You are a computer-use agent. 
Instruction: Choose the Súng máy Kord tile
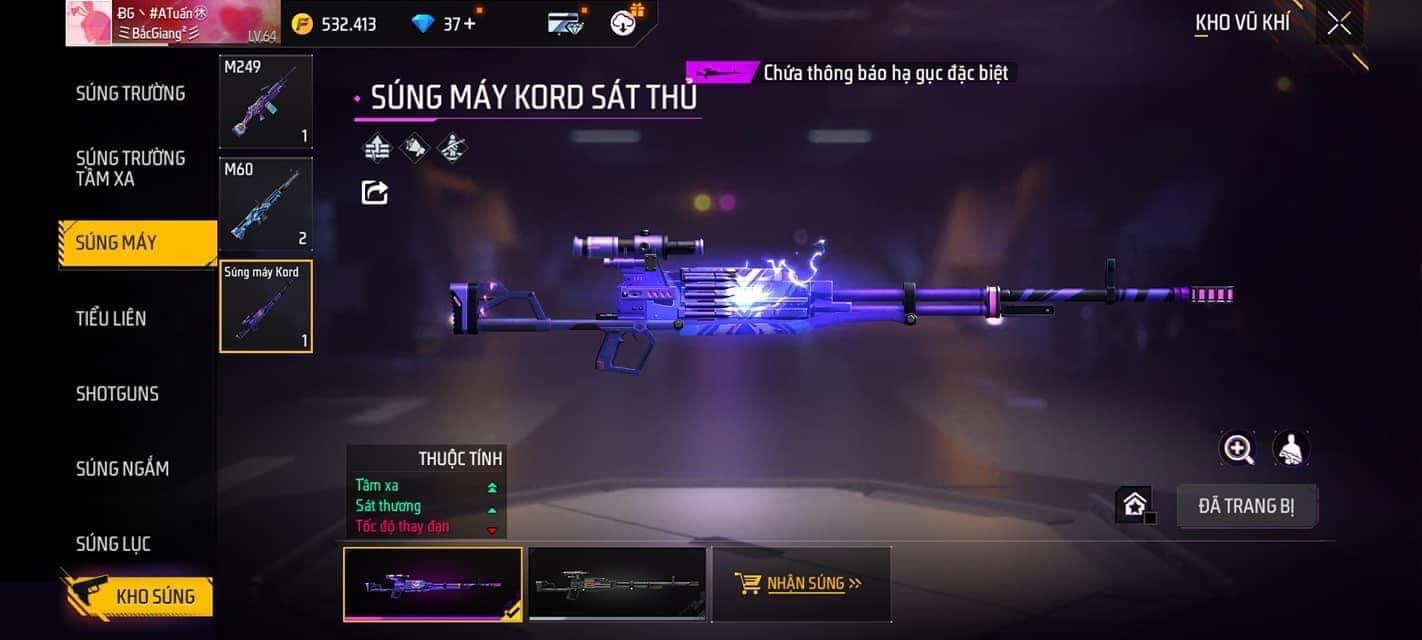click(266, 306)
